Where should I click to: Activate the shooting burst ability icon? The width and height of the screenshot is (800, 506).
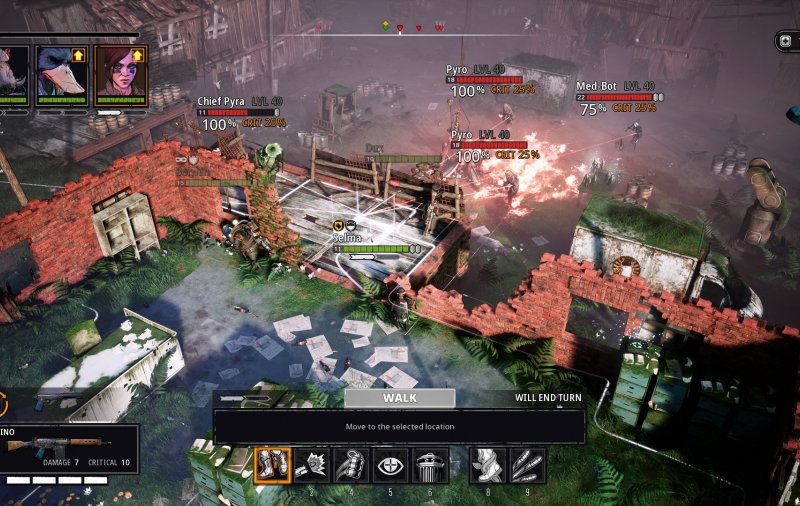(311, 465)
